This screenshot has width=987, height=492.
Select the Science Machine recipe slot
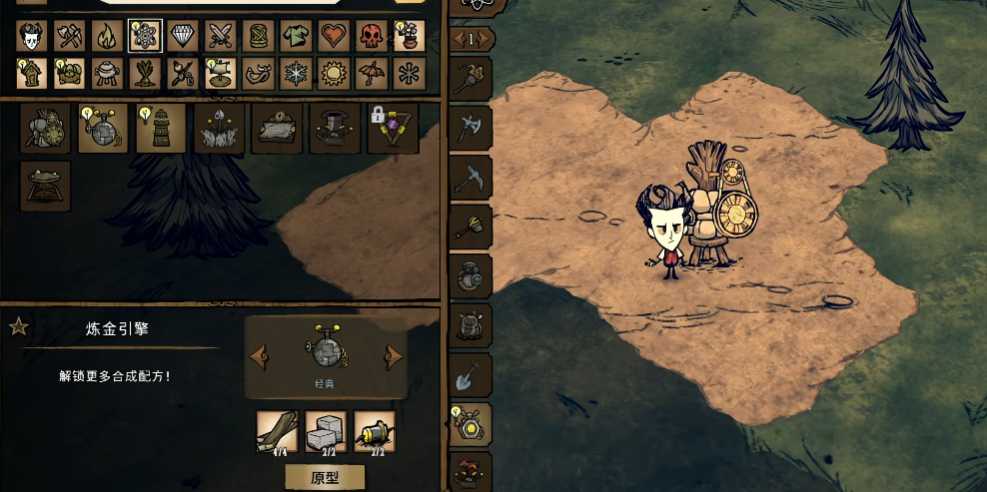click(x=45, y=129)
